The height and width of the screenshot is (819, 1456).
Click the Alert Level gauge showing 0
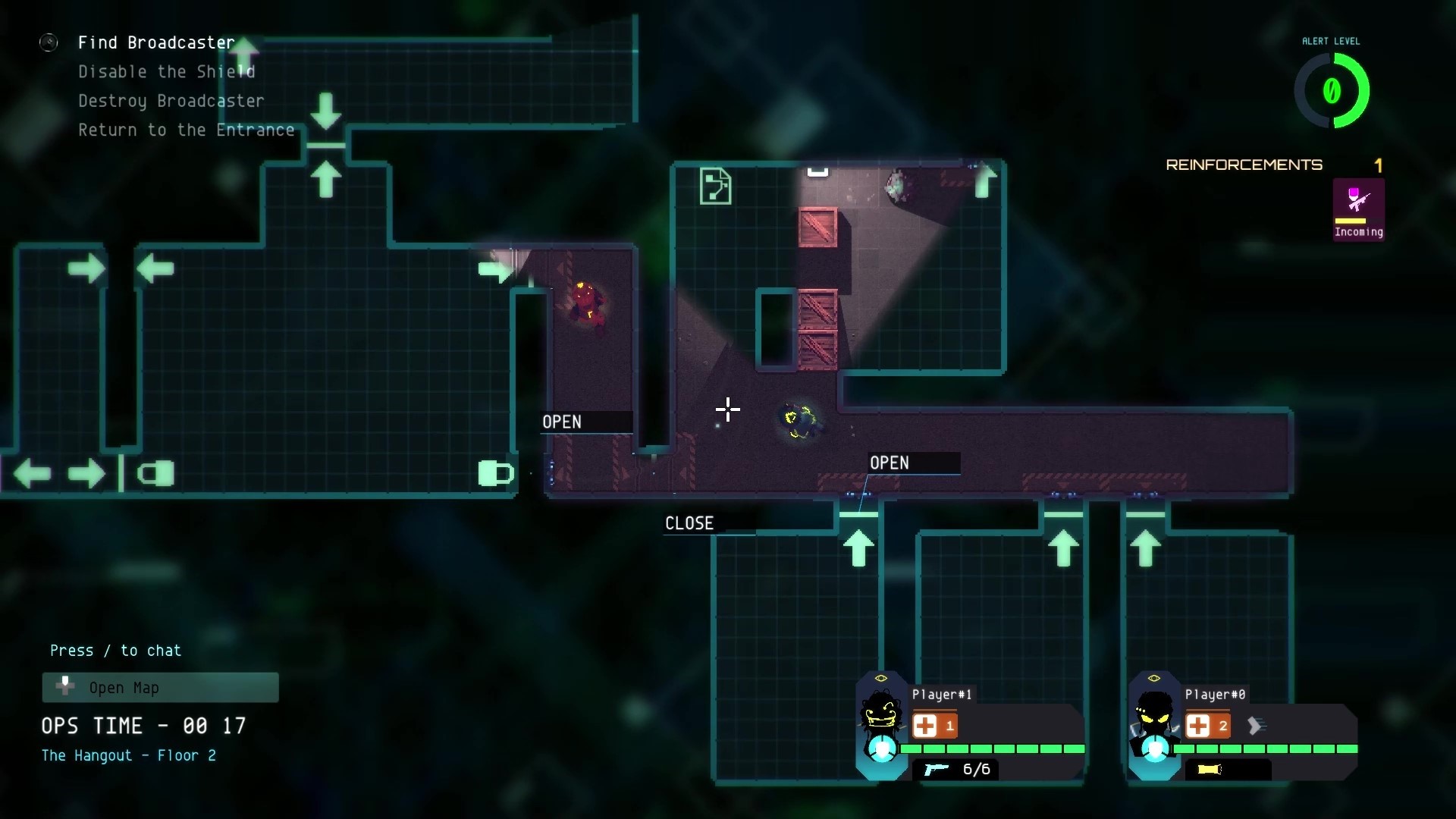point(1332,90)
